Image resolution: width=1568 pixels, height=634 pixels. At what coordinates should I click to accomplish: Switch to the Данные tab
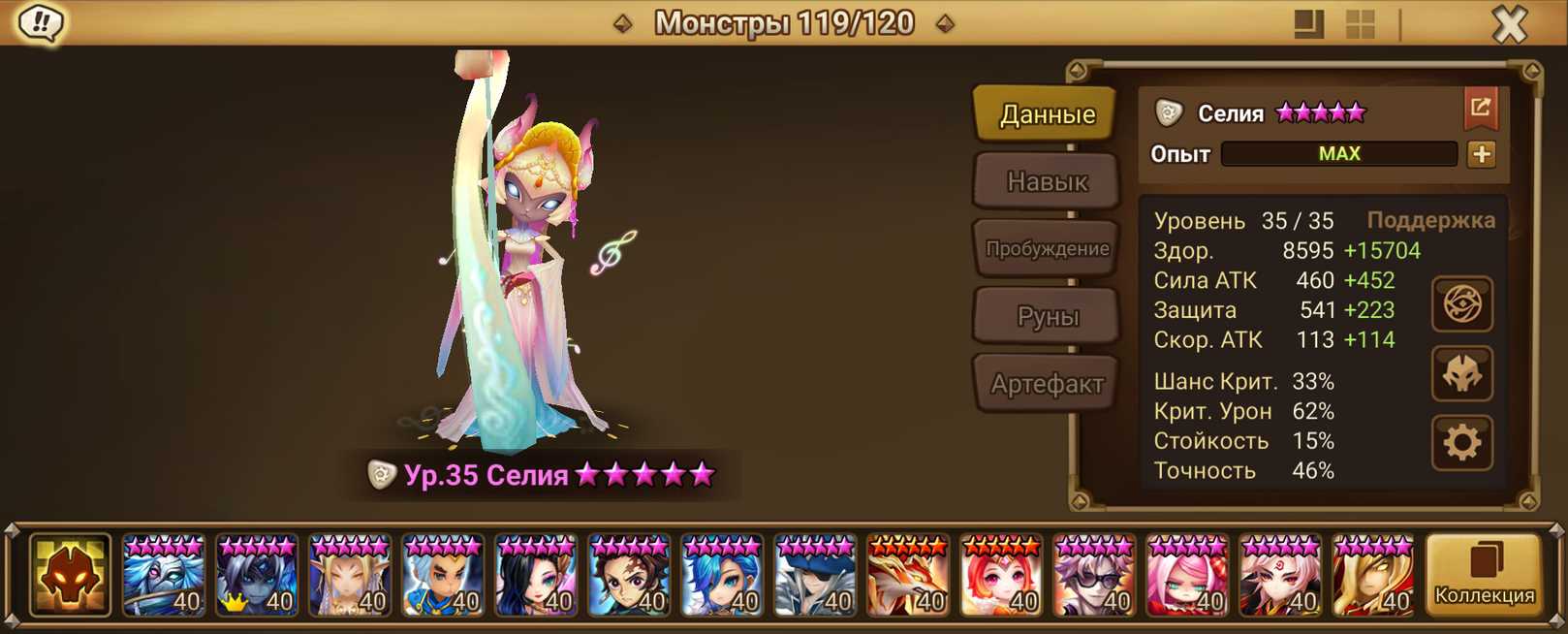pos(1047,114)
